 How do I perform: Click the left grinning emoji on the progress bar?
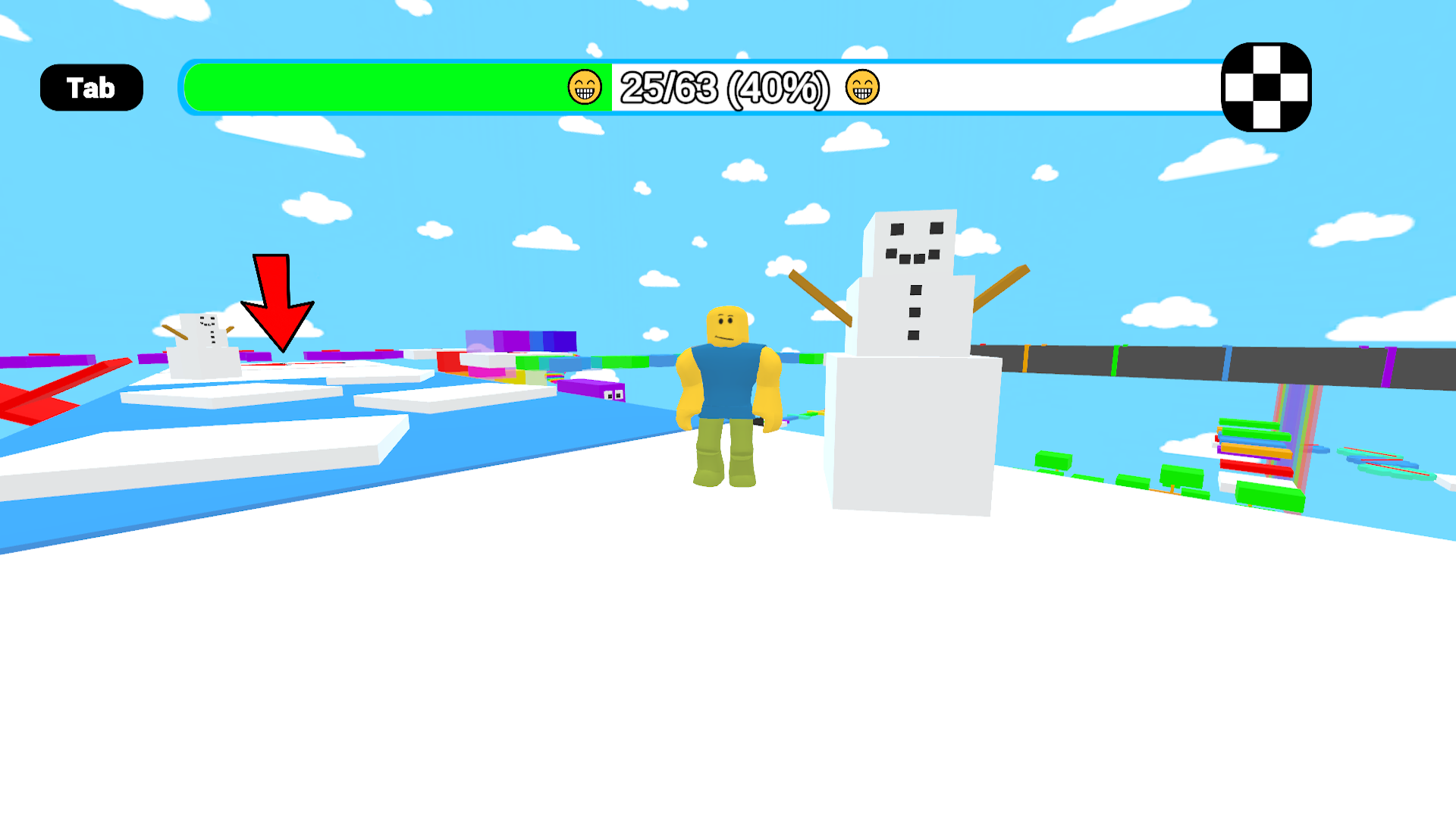point(584,89)
